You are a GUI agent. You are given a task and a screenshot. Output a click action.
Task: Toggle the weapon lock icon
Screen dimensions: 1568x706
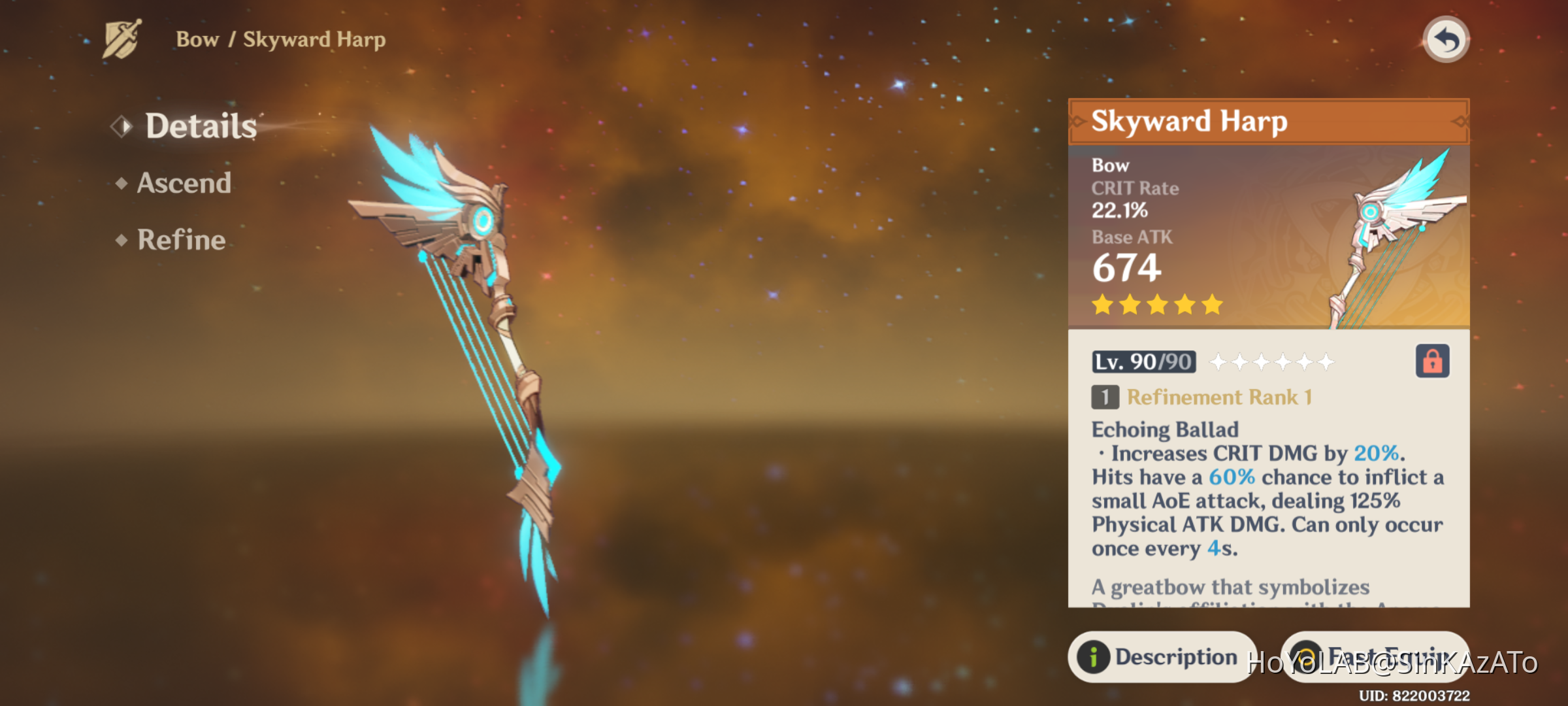[x=1432, y=361]
